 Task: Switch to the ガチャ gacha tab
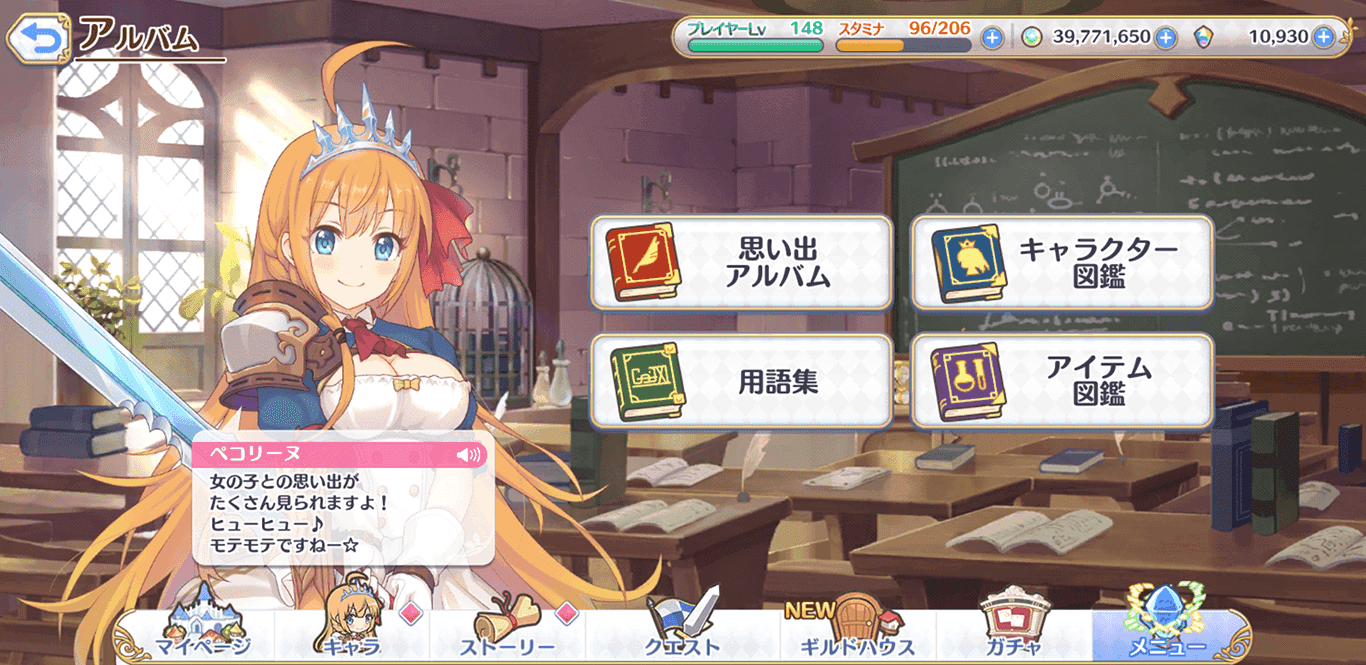point(1013,632)
